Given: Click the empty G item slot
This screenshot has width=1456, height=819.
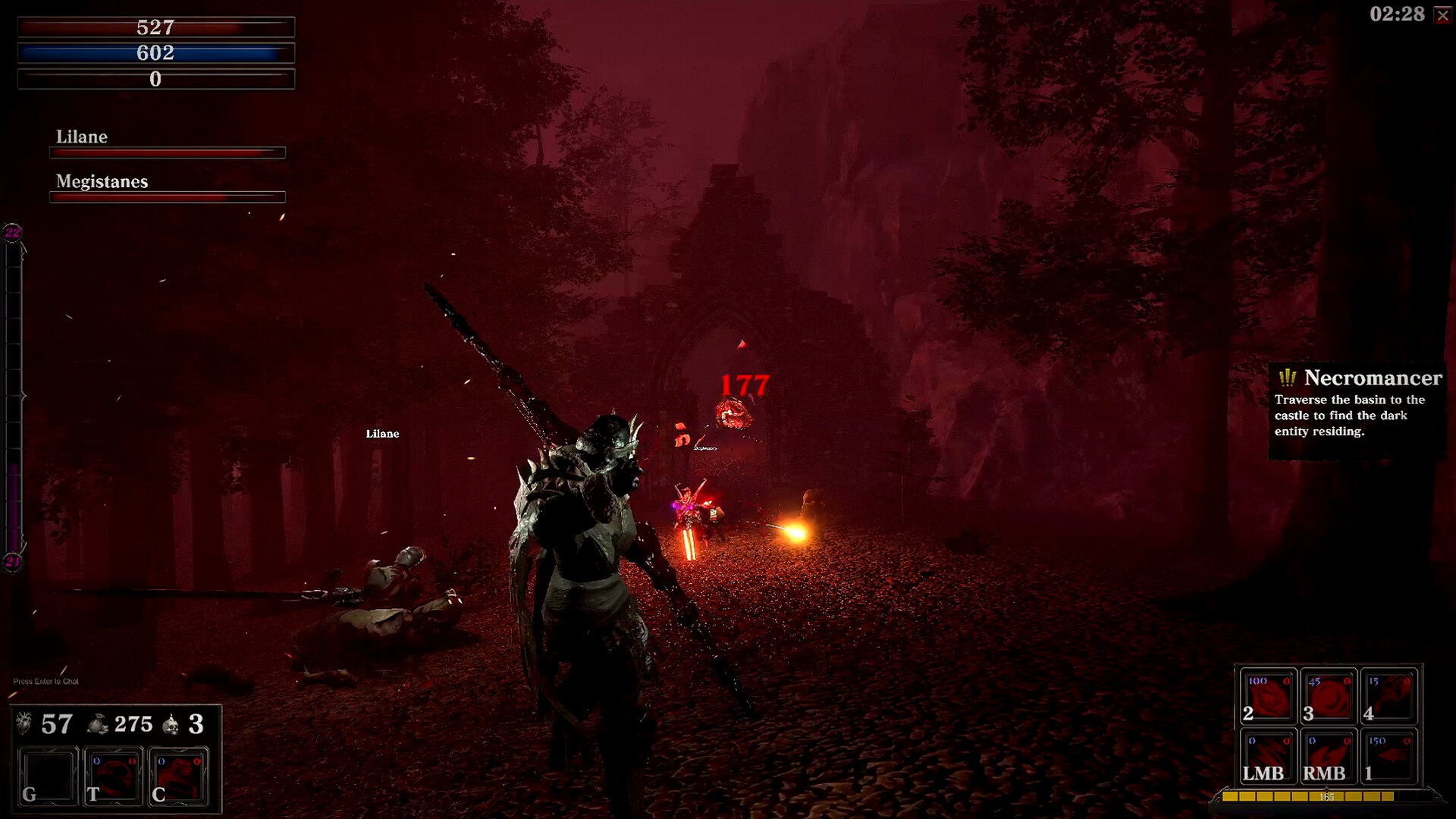Looking at the screenshot, I should click(48, 777).
